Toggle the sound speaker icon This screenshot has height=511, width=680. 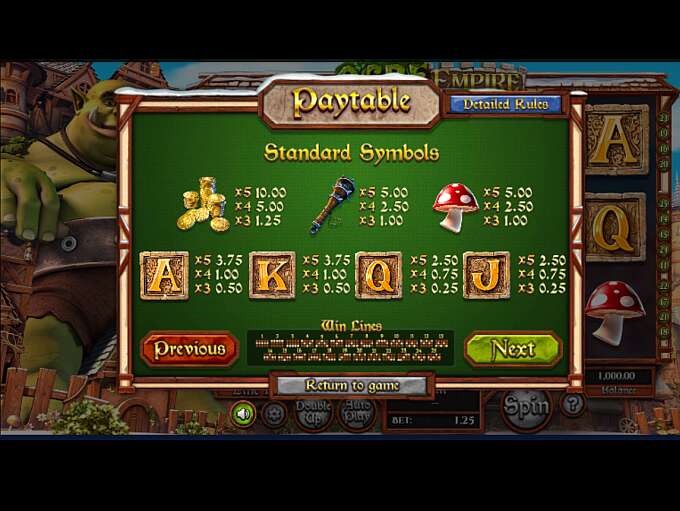243,413
